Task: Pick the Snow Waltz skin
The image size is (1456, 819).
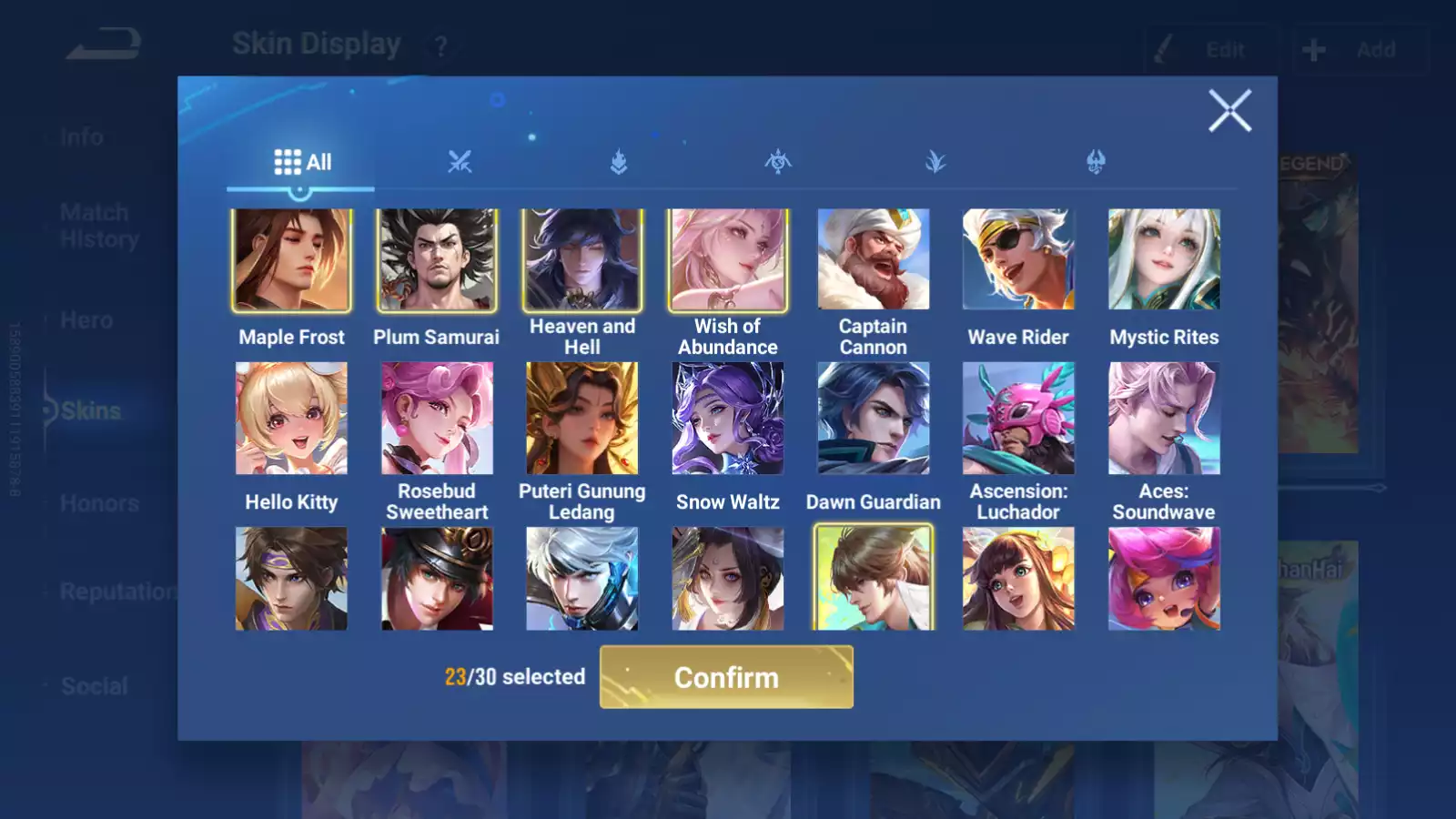Action: pyautogui.click(x=728, y=419)
